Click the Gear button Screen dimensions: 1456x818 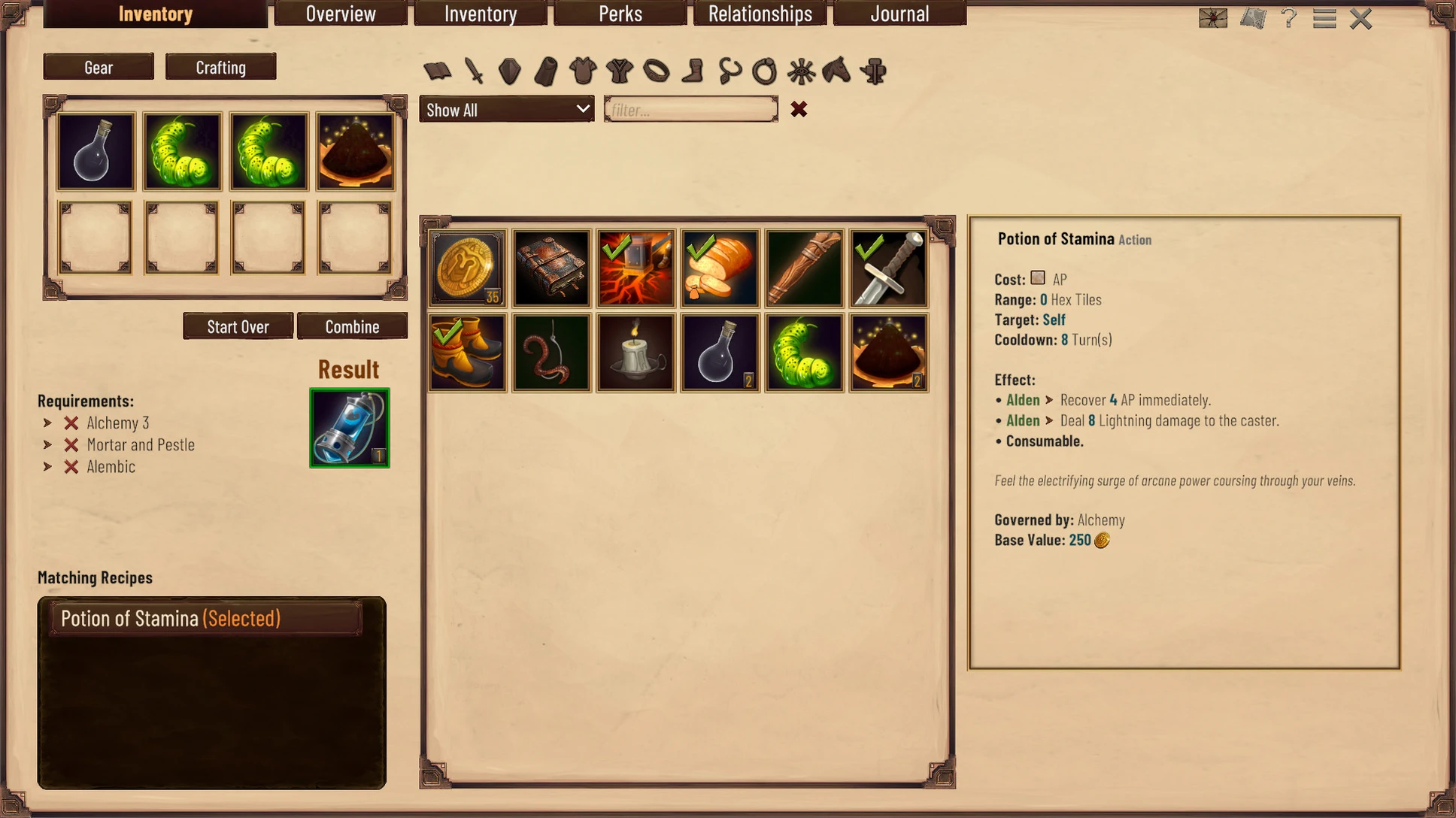[x=99, y=67]
